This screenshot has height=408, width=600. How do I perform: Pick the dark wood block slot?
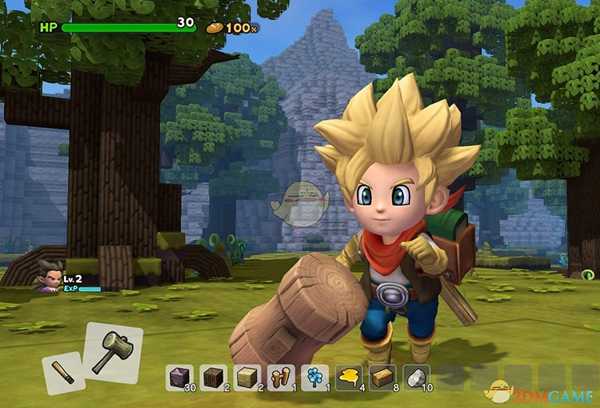[215, 375]
